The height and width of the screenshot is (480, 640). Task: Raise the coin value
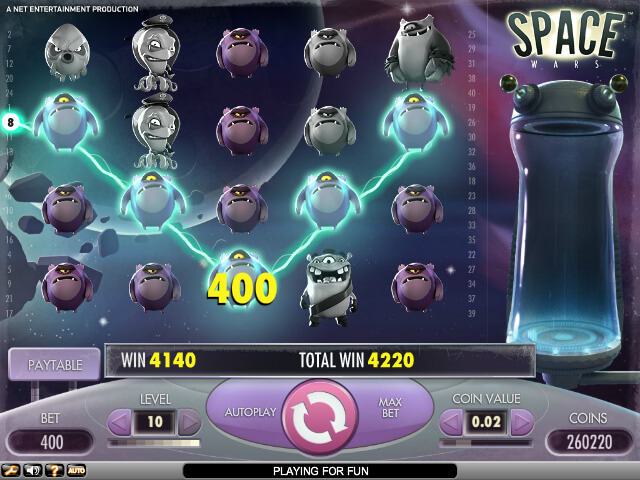pyautogui.click(x=521, y=423)
